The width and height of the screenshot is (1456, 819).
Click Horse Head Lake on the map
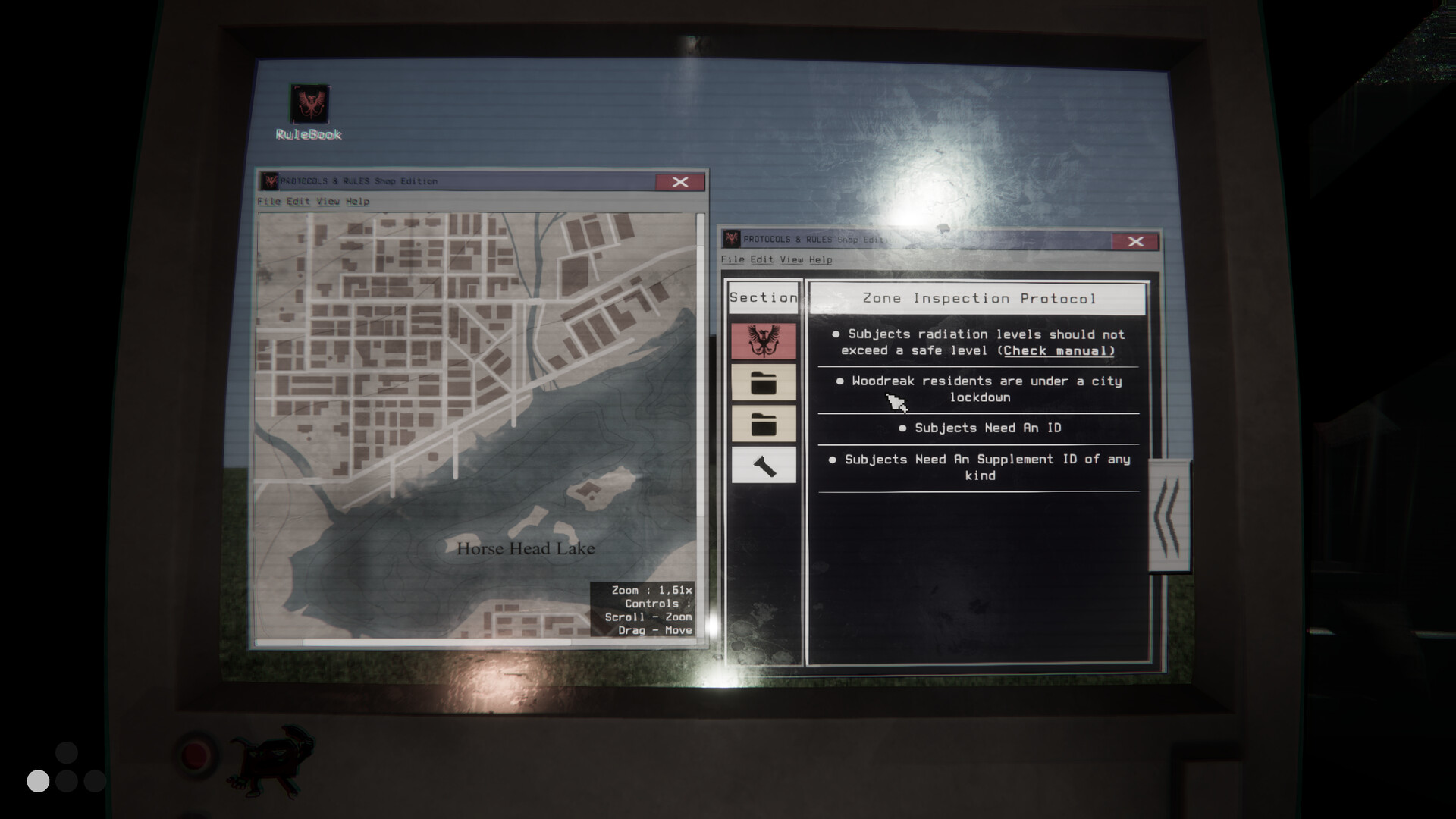[525, 548]
